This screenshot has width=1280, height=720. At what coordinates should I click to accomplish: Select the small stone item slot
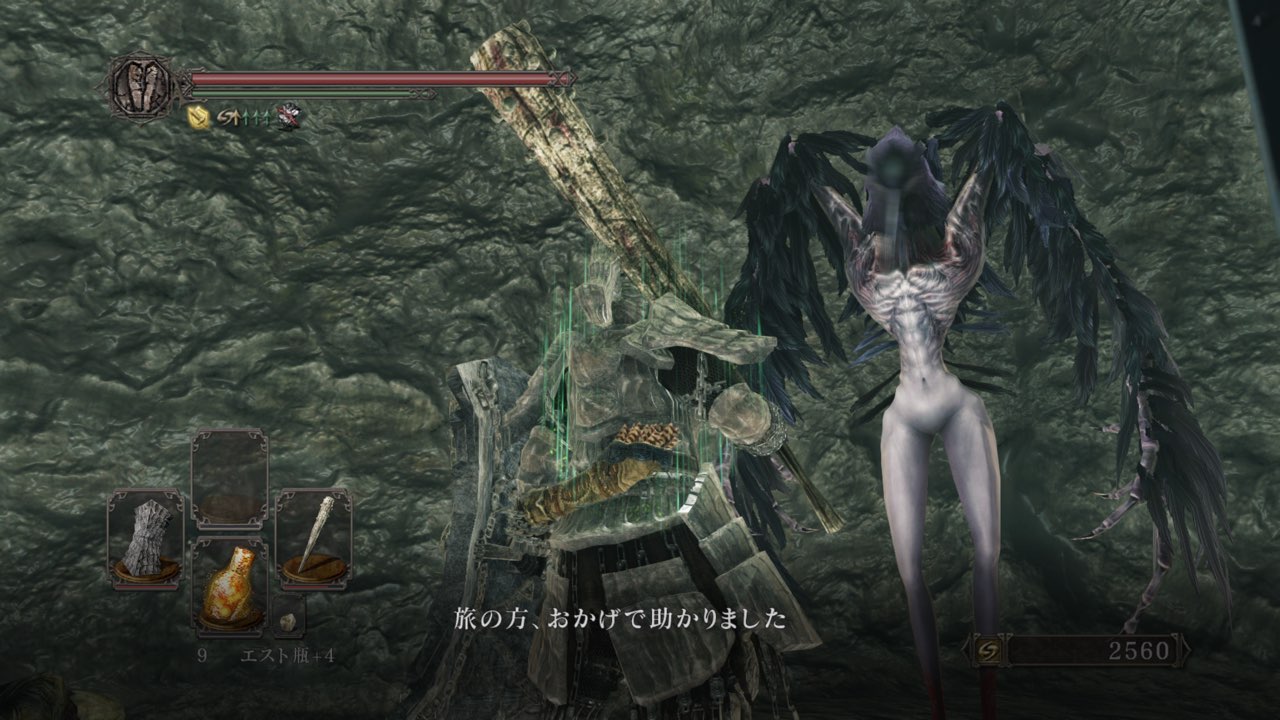(288, 620)
